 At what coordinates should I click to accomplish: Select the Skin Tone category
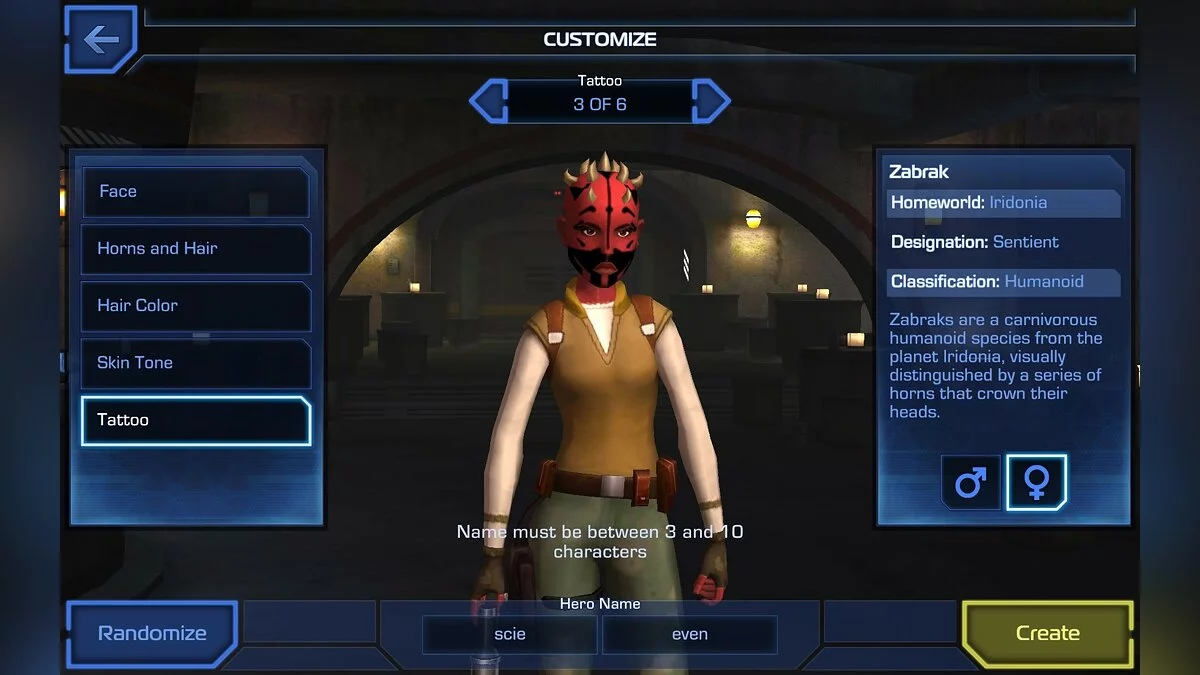pos(196,363)
